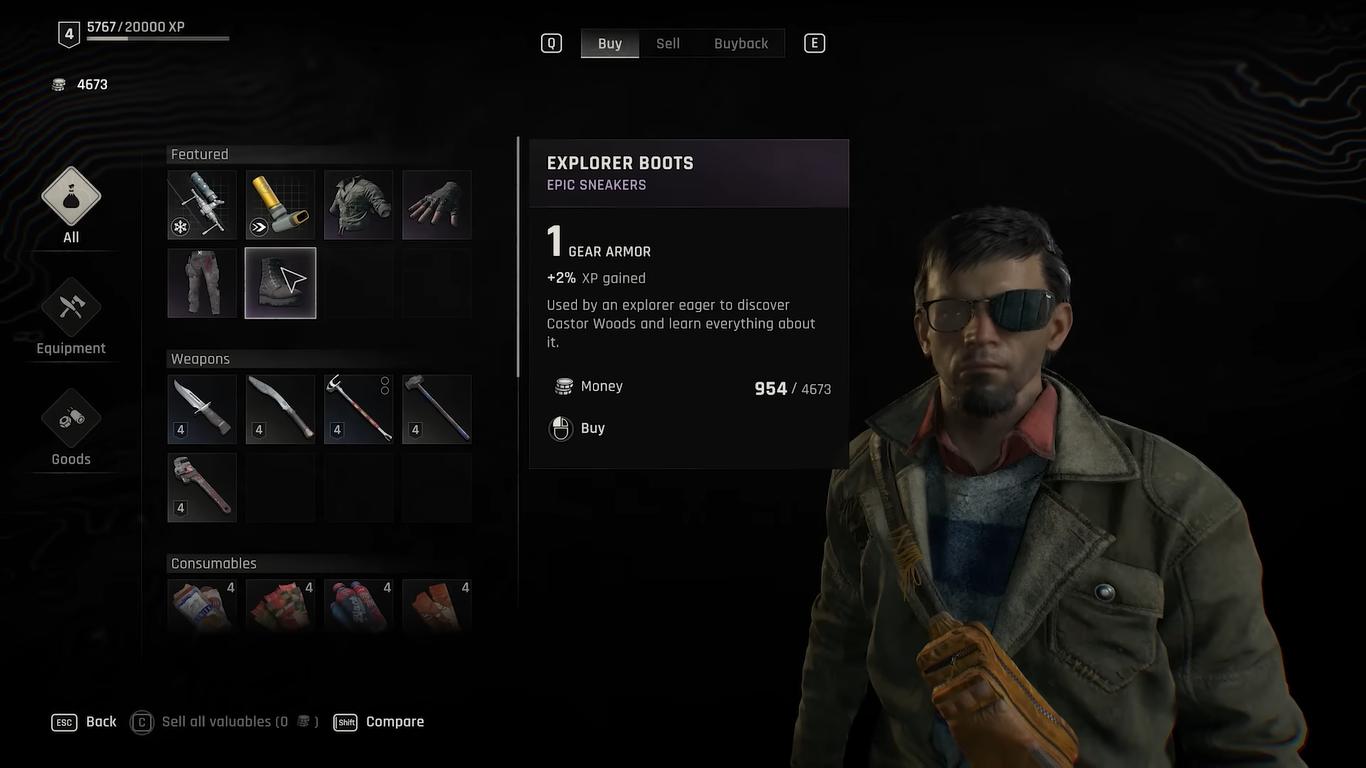Select the freeze charm blueprint in Featured

point(202,205)
